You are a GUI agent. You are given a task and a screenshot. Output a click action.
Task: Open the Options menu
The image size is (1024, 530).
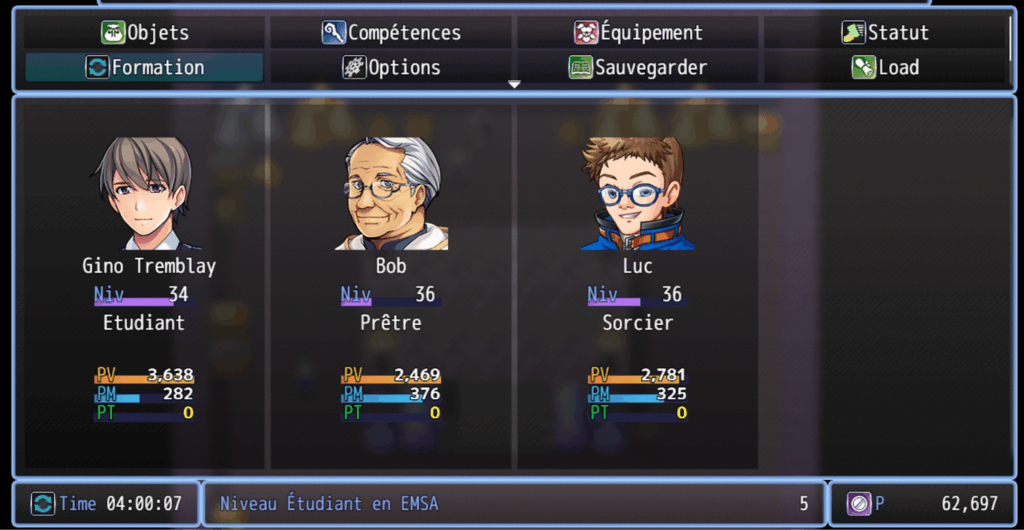[391, 68]
